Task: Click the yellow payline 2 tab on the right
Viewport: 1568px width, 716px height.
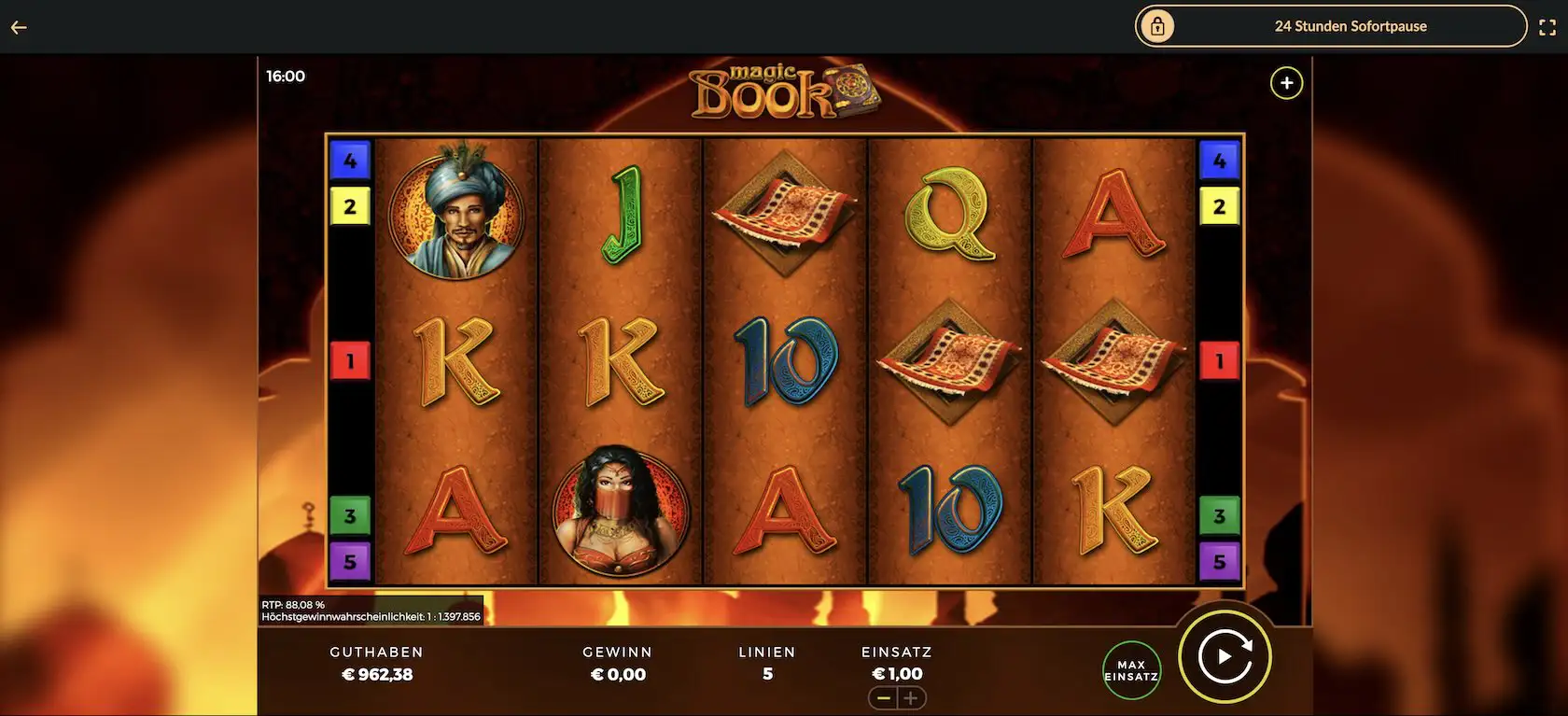Action: pos(1220,204)
